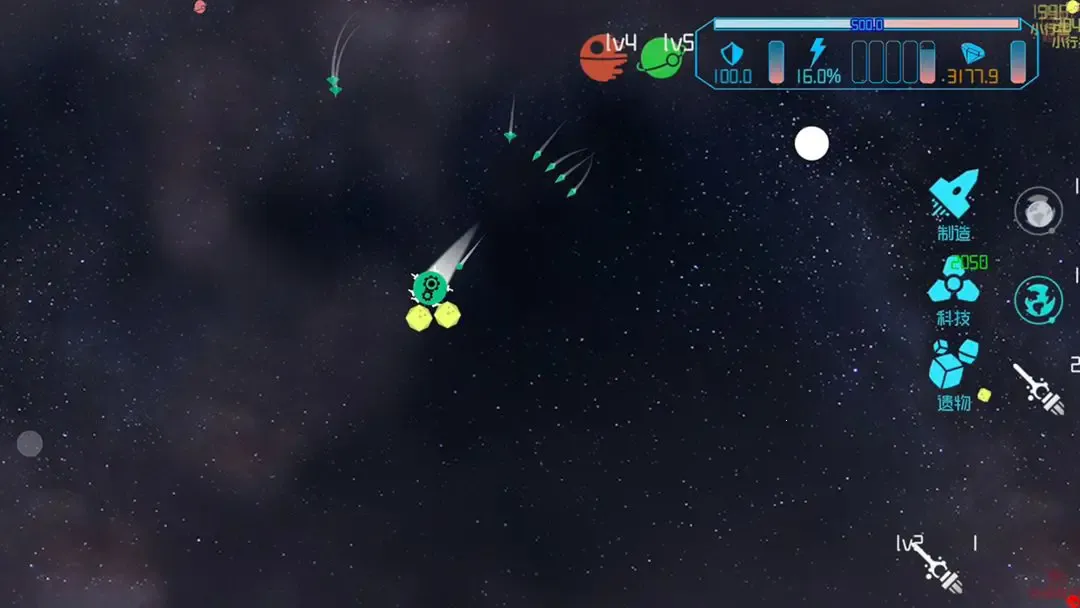The image size is (1080, 608).
Task: Select the teal Earth planet icon
Action: (x=1039, y=299)
